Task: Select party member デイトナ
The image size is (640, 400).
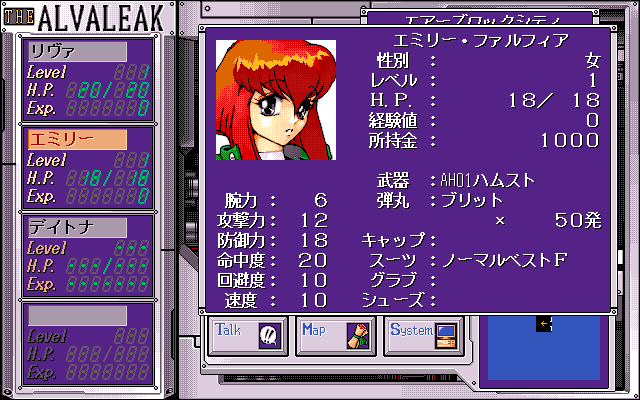Action: coord(77,227)
